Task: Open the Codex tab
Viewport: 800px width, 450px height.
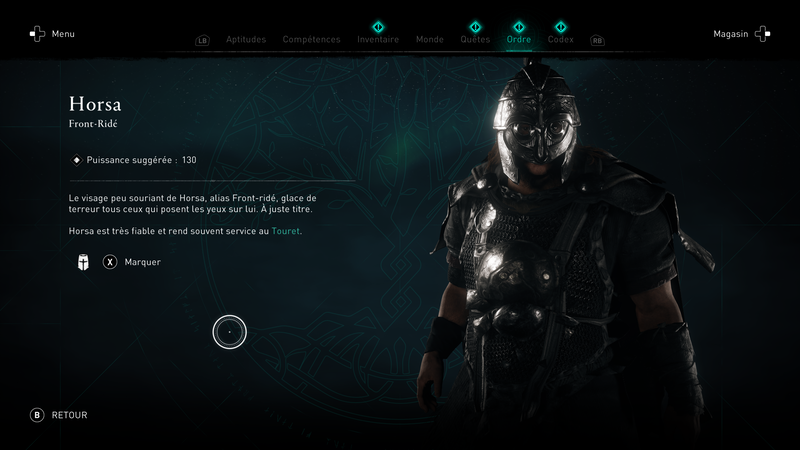Action: pyautogui.click(x=561, y=40)
